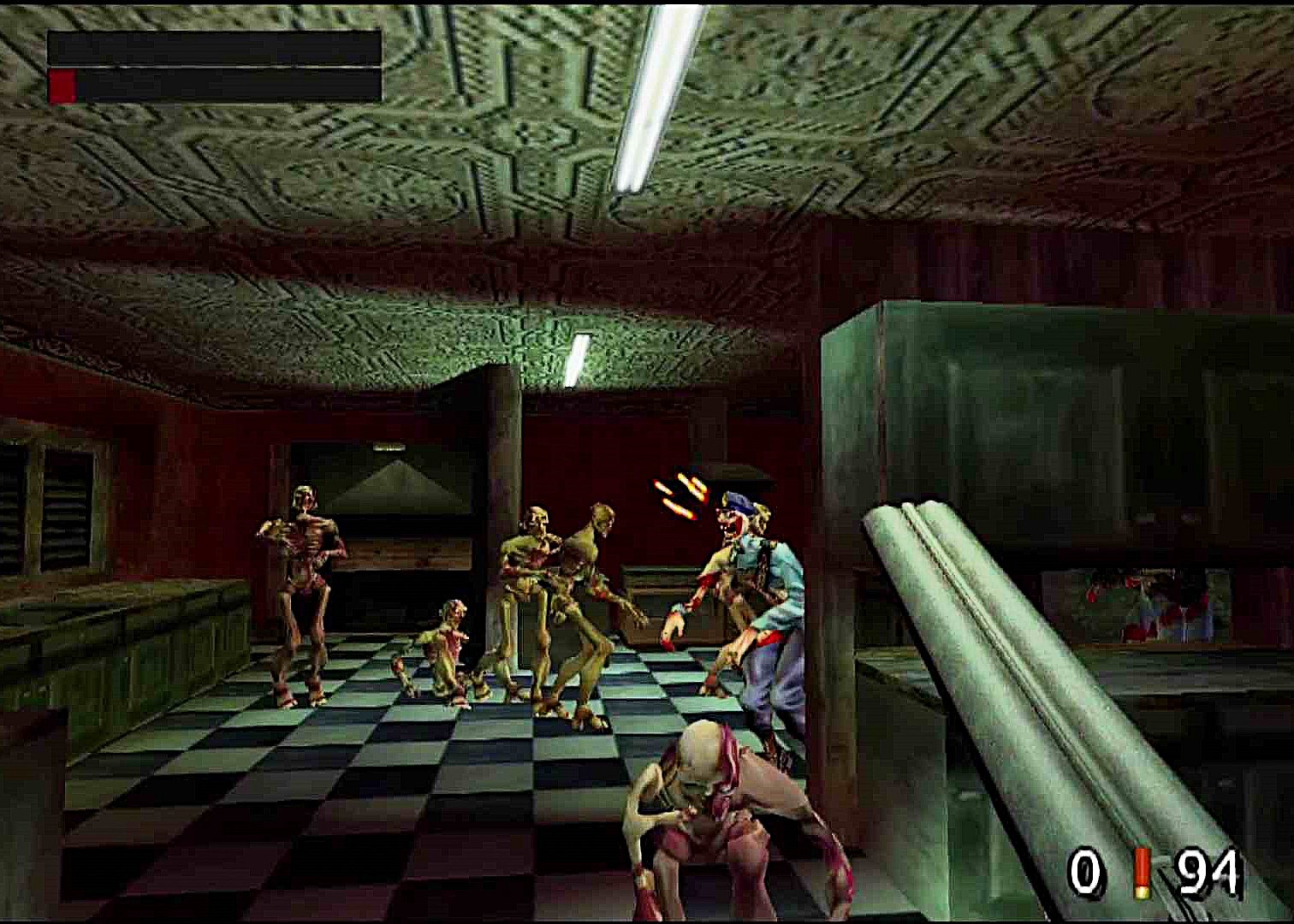Click the red health bar segment

[x=64, y=84]
